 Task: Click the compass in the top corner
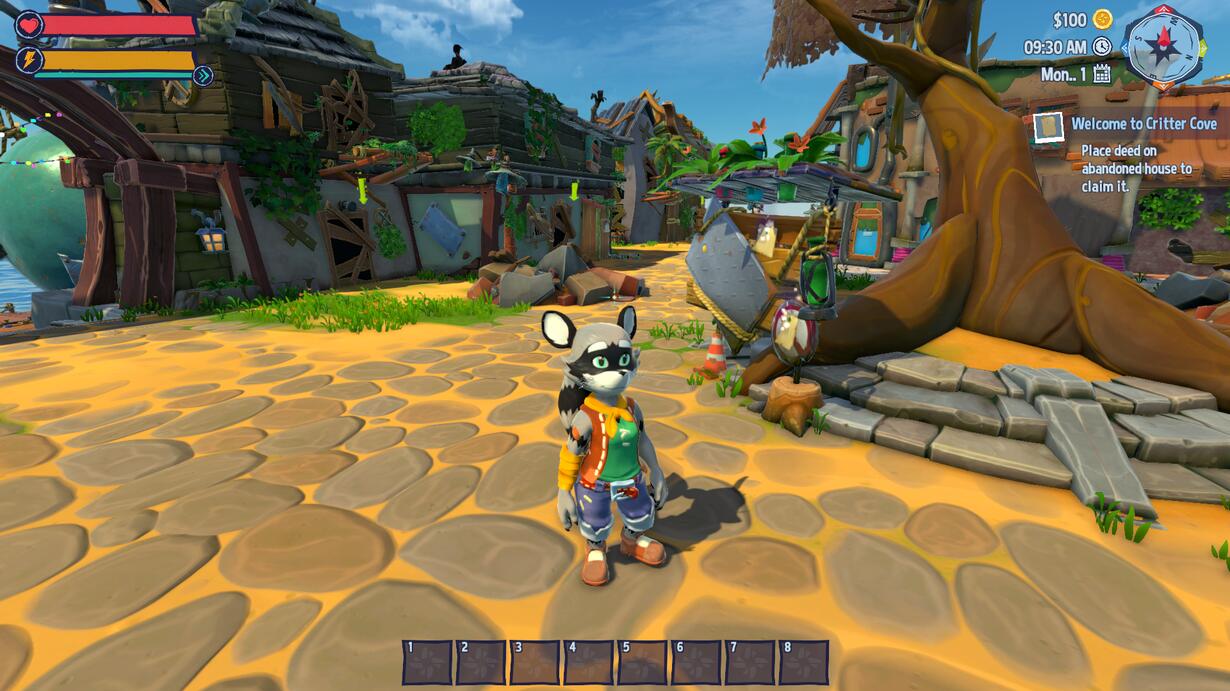pos(1163,46)
